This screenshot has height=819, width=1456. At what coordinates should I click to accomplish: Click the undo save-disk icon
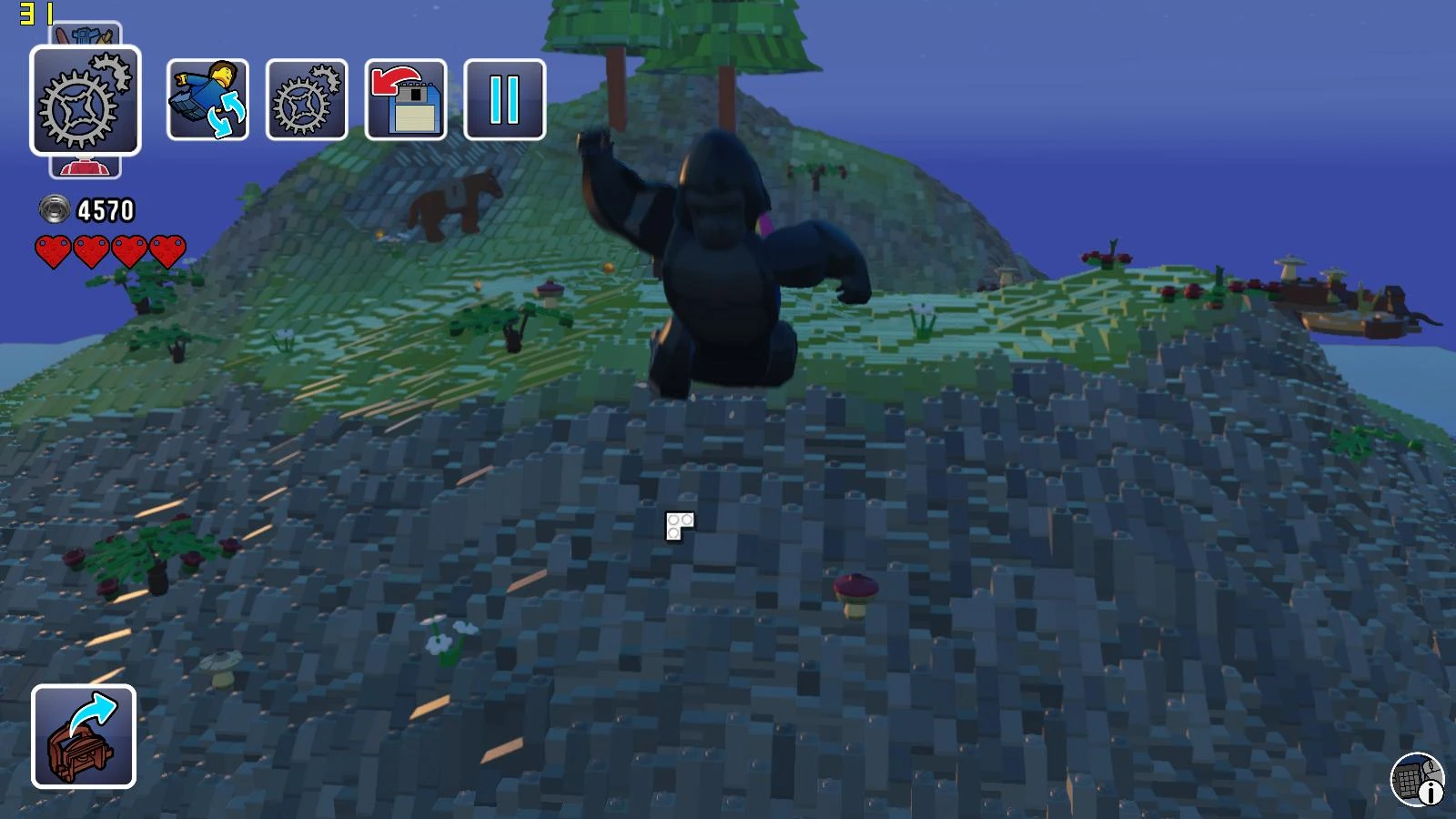[406, 97]
